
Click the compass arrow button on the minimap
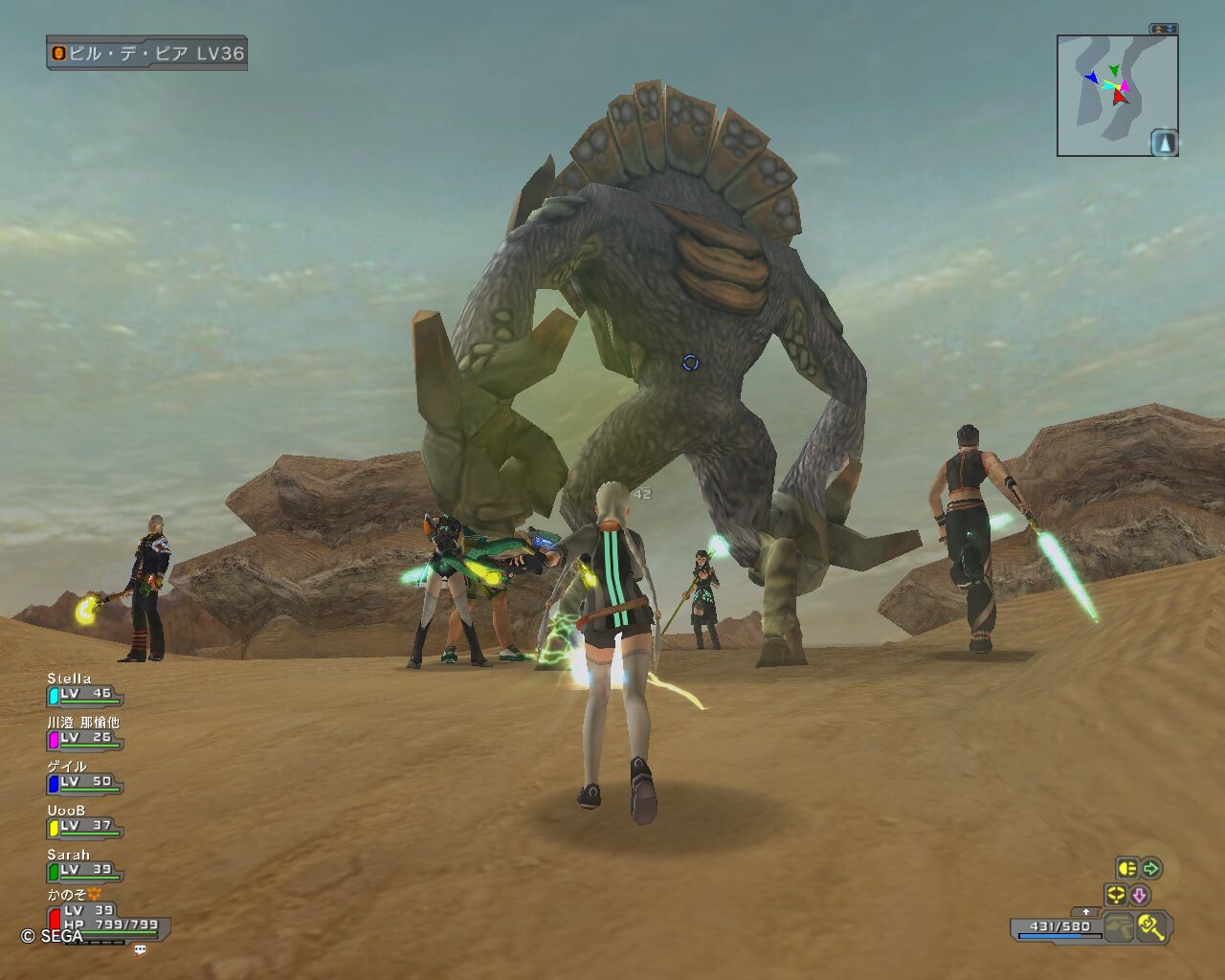pyautogui.click(x=1164, y=143)
